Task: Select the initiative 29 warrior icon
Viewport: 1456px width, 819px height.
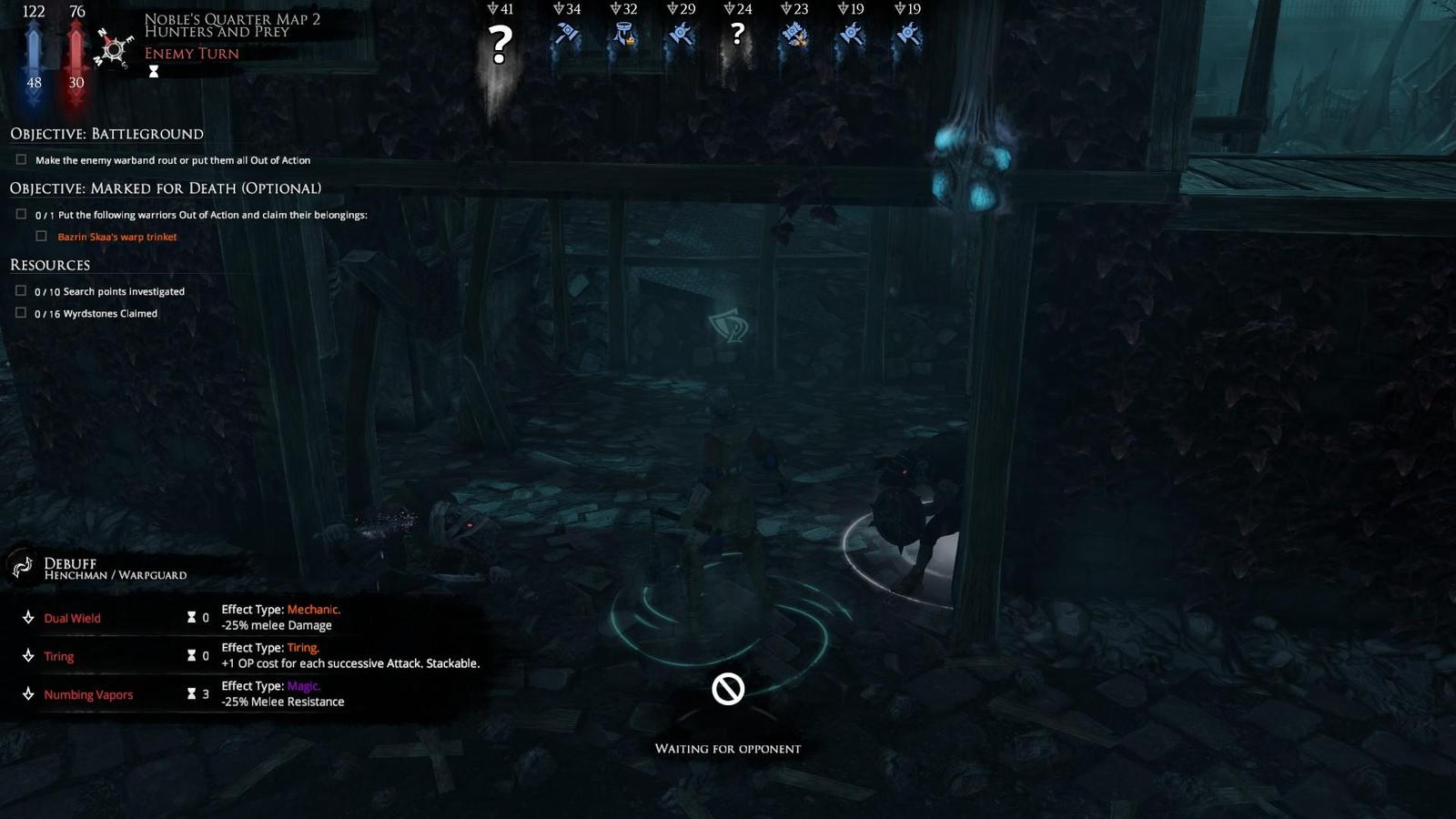Action: click(x=681, y=36)
